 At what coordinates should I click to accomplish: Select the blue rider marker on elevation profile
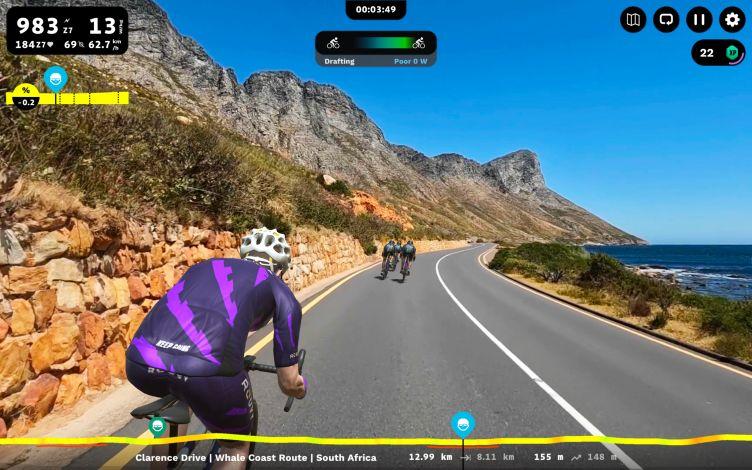[462, 423]
